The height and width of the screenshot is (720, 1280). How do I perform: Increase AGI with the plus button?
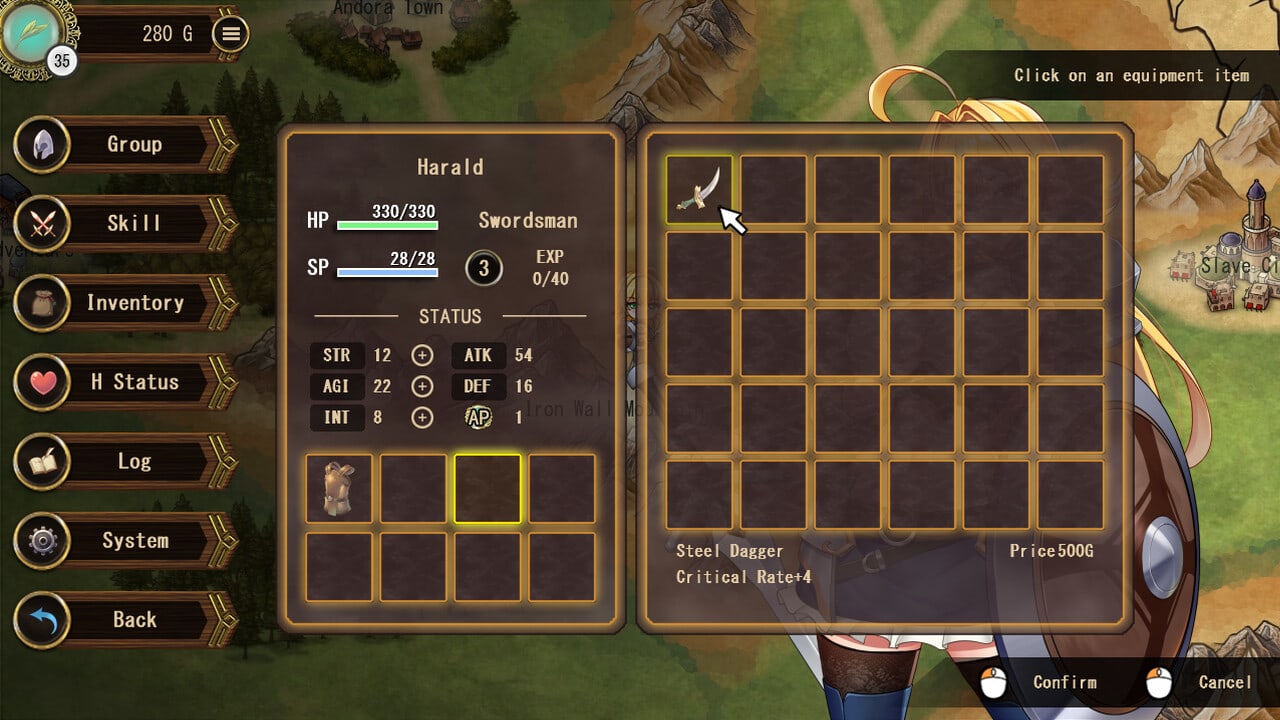[422, 386]
